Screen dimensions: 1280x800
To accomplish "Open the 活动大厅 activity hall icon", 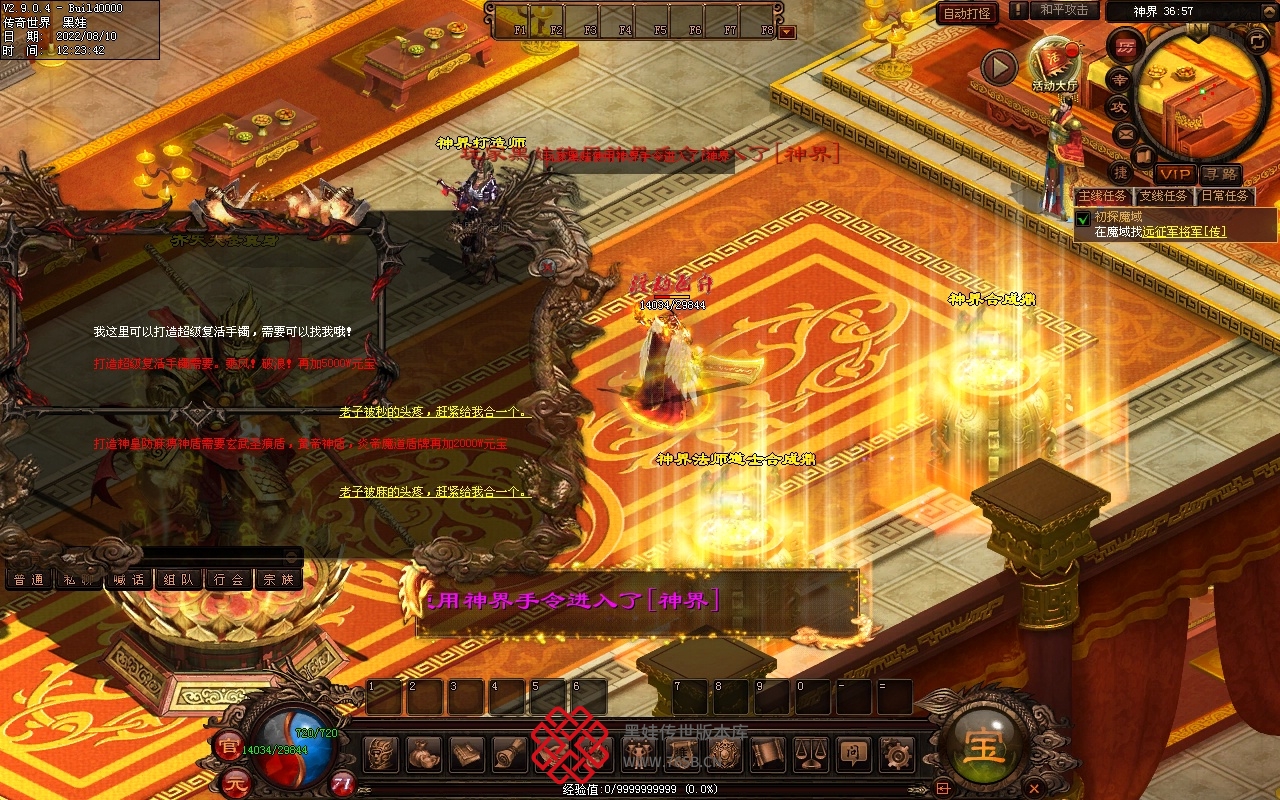I will (1055, 62).
